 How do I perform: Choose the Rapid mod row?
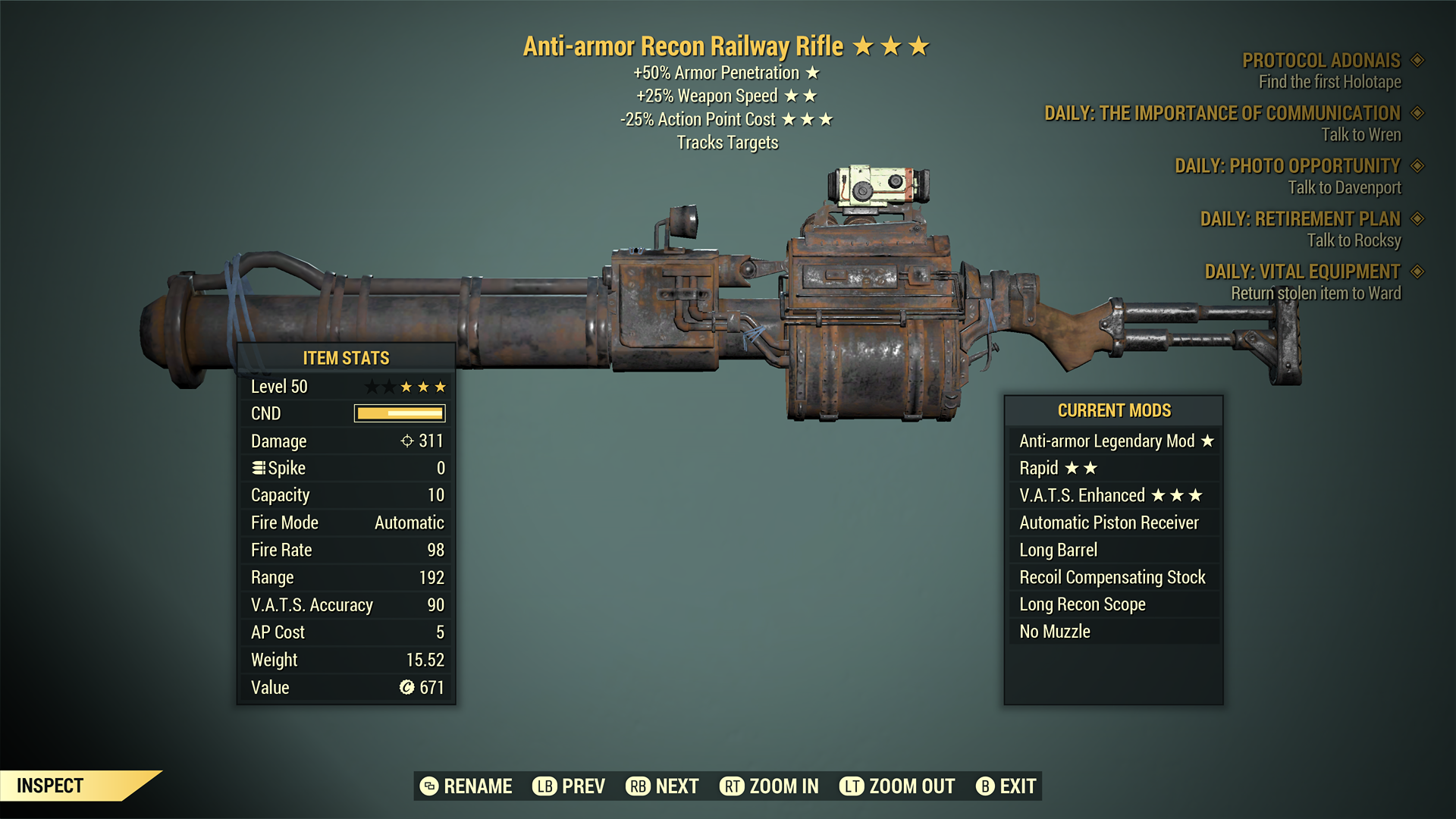tap(1113, 469)
